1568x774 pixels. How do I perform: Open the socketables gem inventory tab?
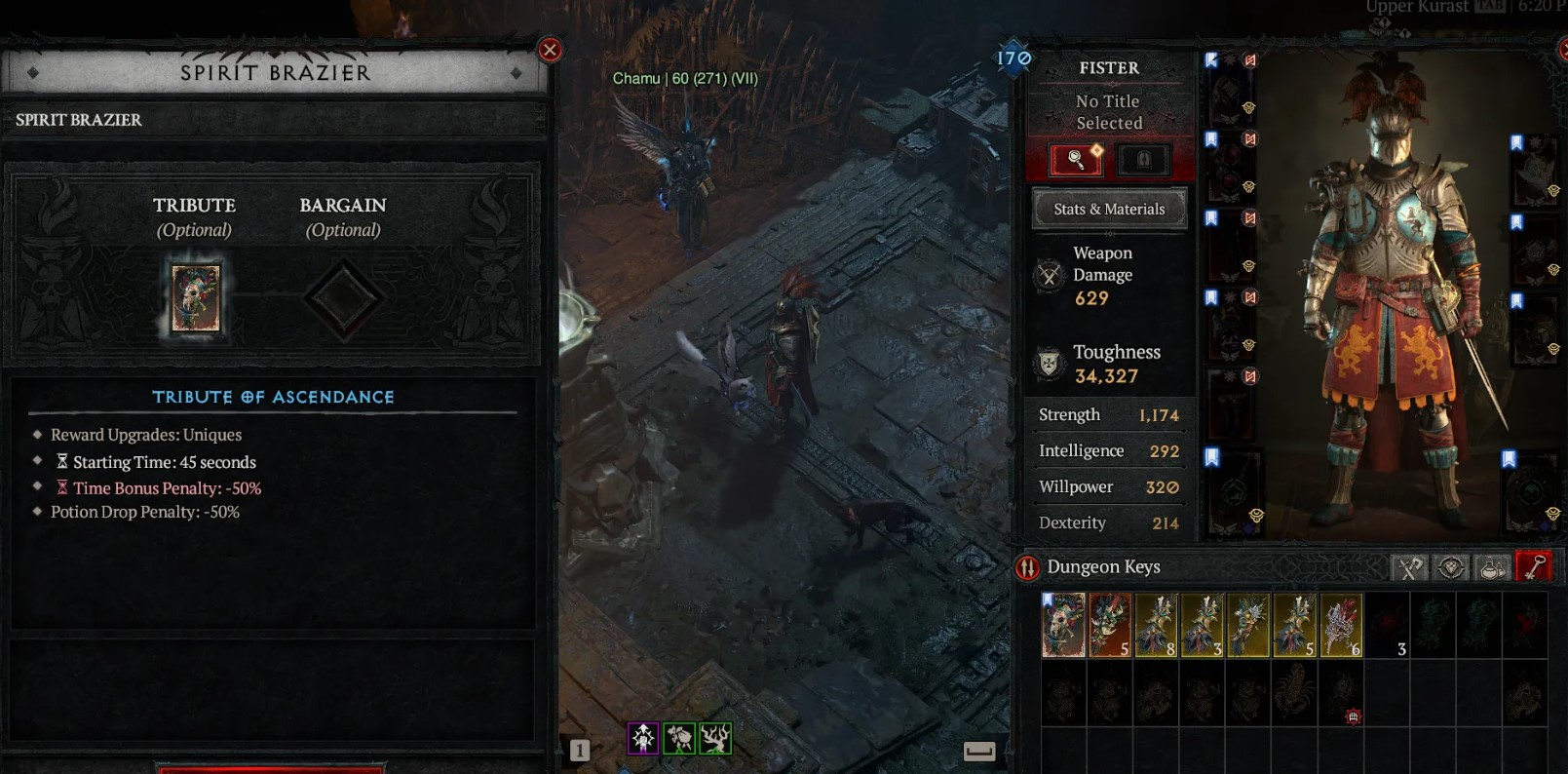1451,567
